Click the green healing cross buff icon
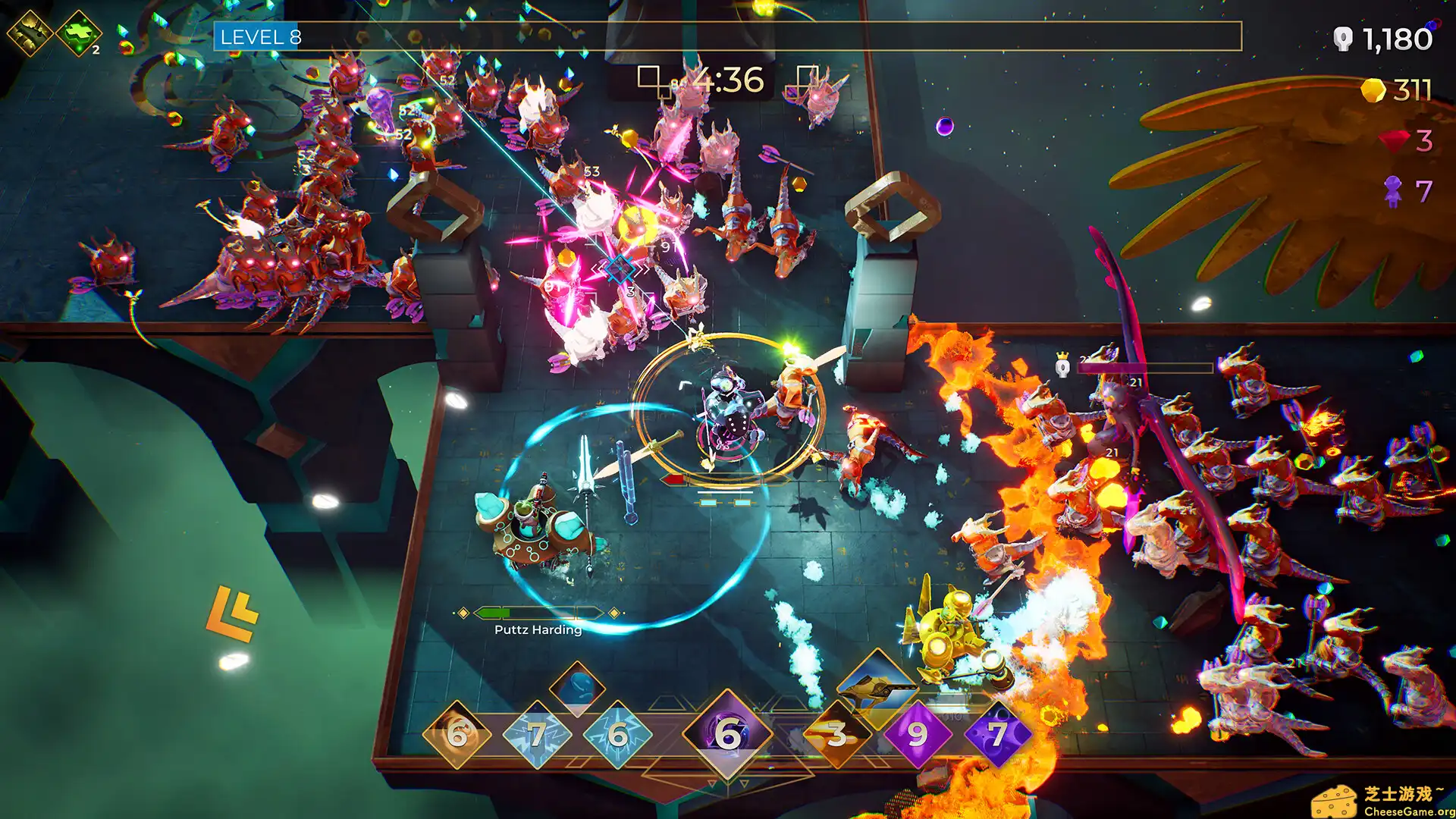 [79, 33]
